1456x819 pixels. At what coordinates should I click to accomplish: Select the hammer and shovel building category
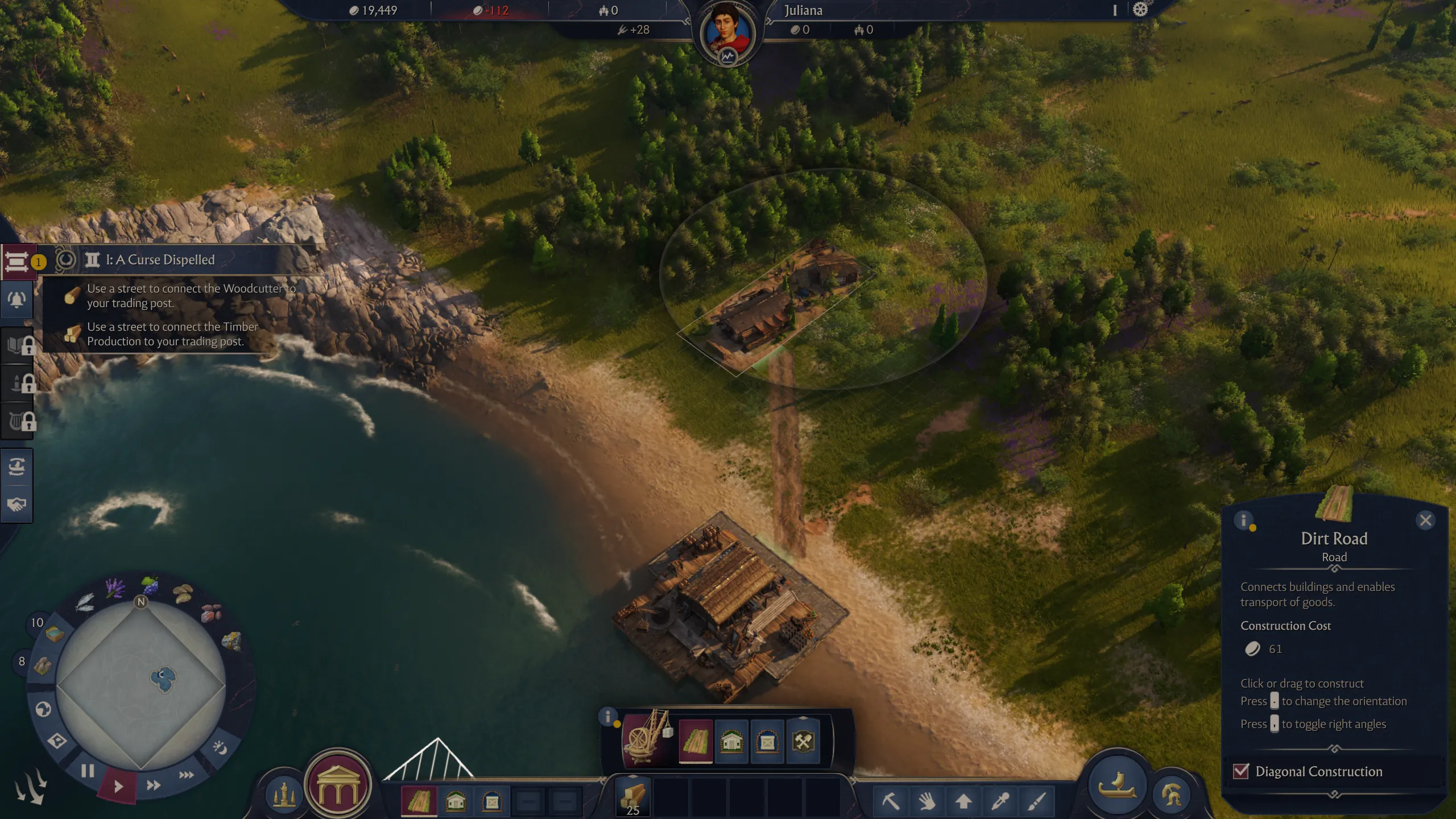803,742
